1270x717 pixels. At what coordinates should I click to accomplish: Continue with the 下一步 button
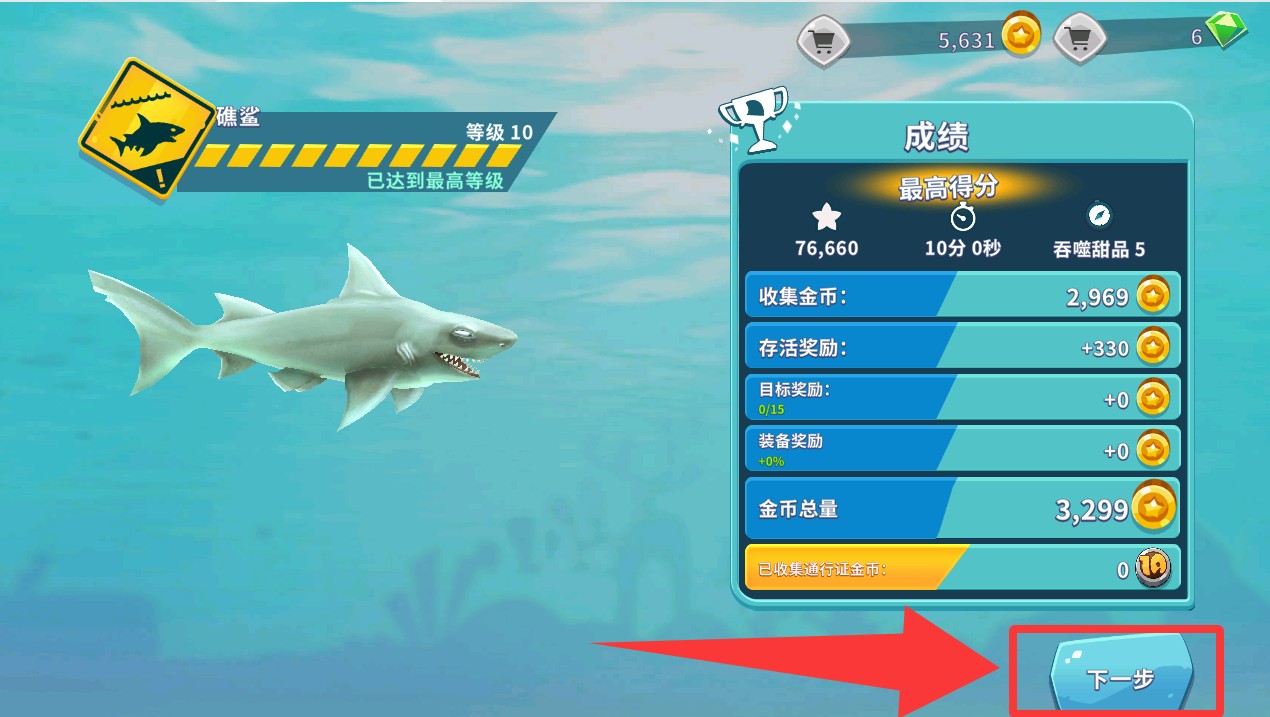[x=1119, y=678]
